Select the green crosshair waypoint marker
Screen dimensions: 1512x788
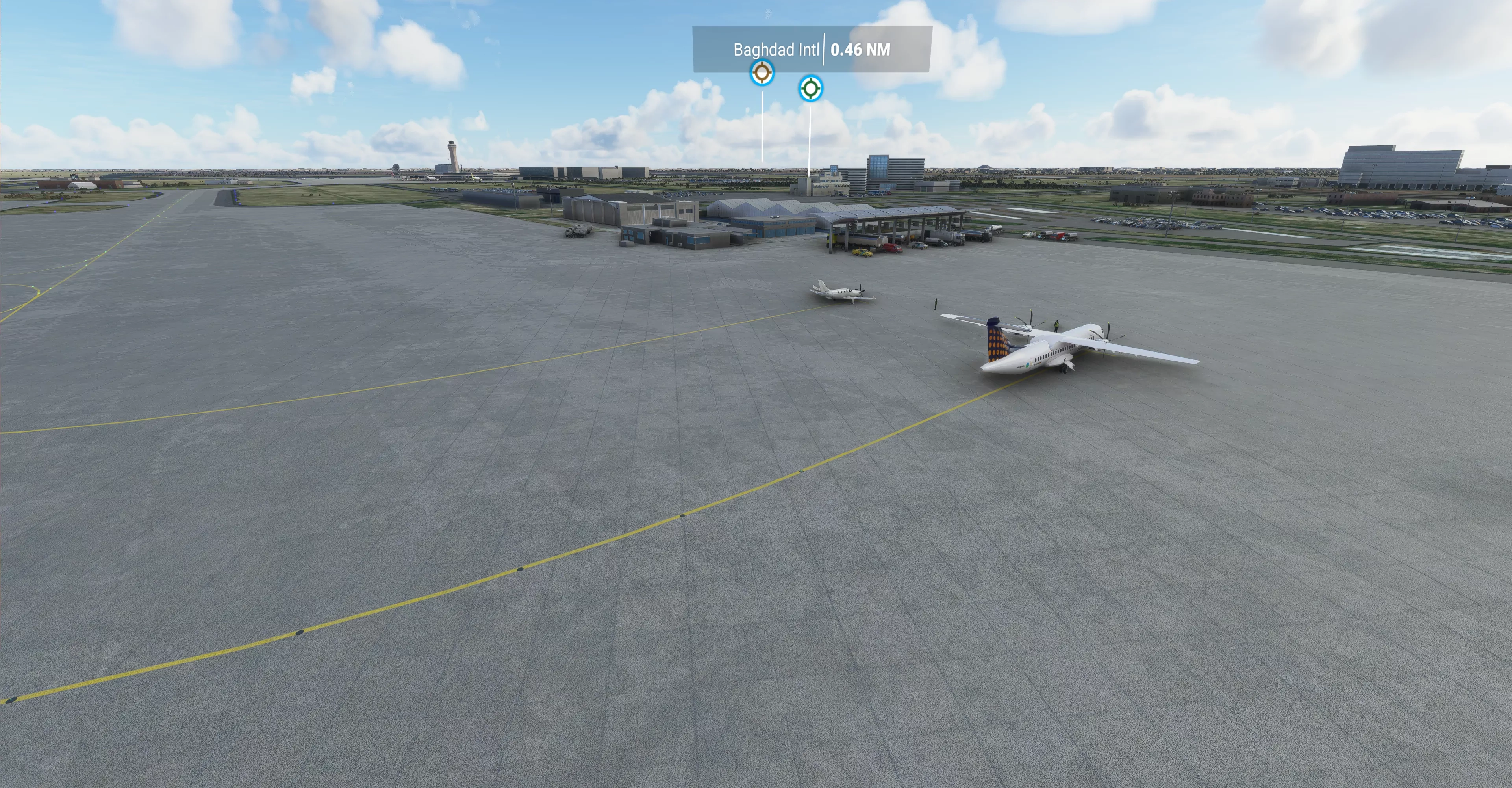coord(811,88)
